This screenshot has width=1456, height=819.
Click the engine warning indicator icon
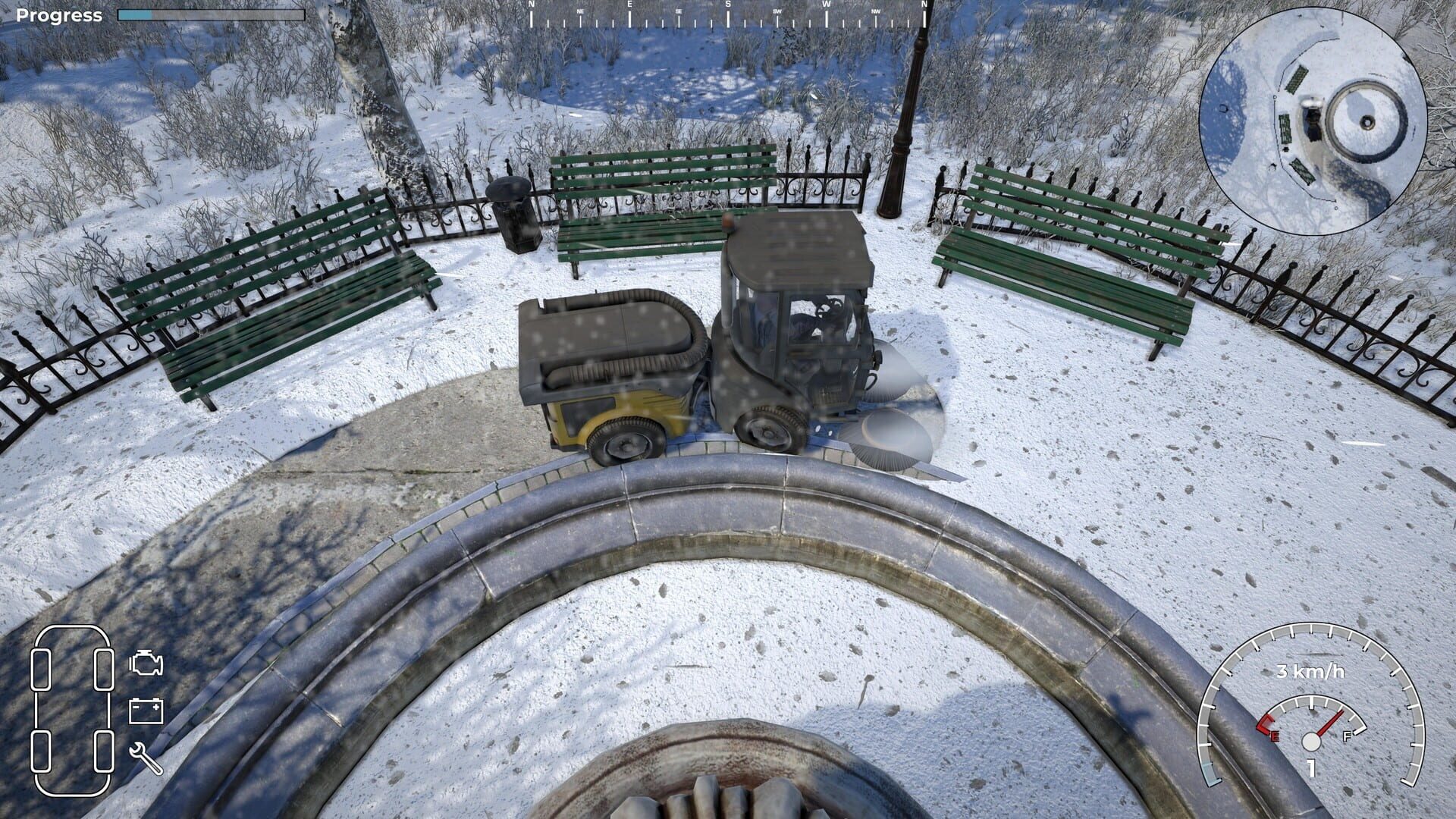(x=144, y=663)
